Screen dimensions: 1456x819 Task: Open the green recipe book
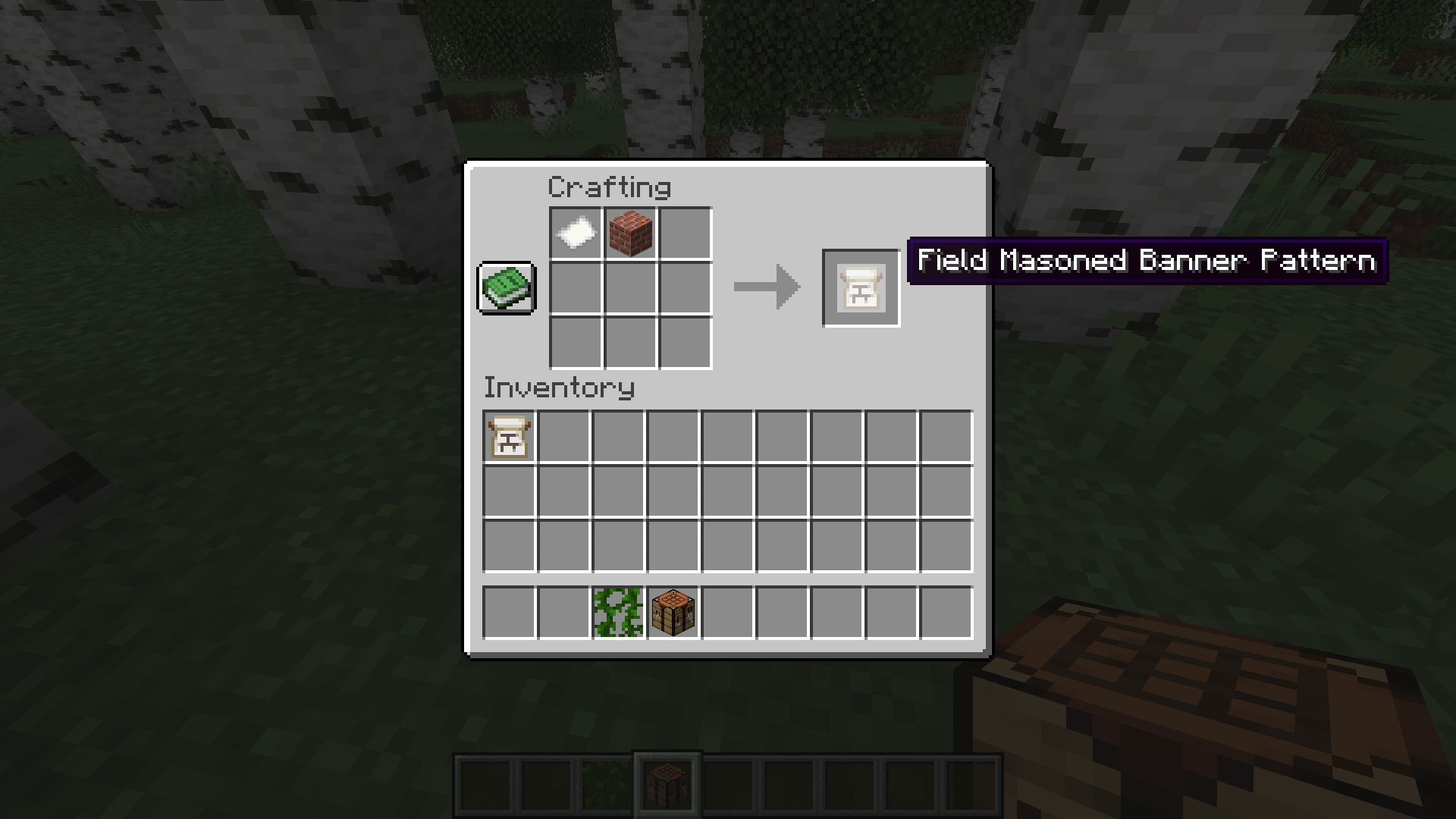point(507,288)
